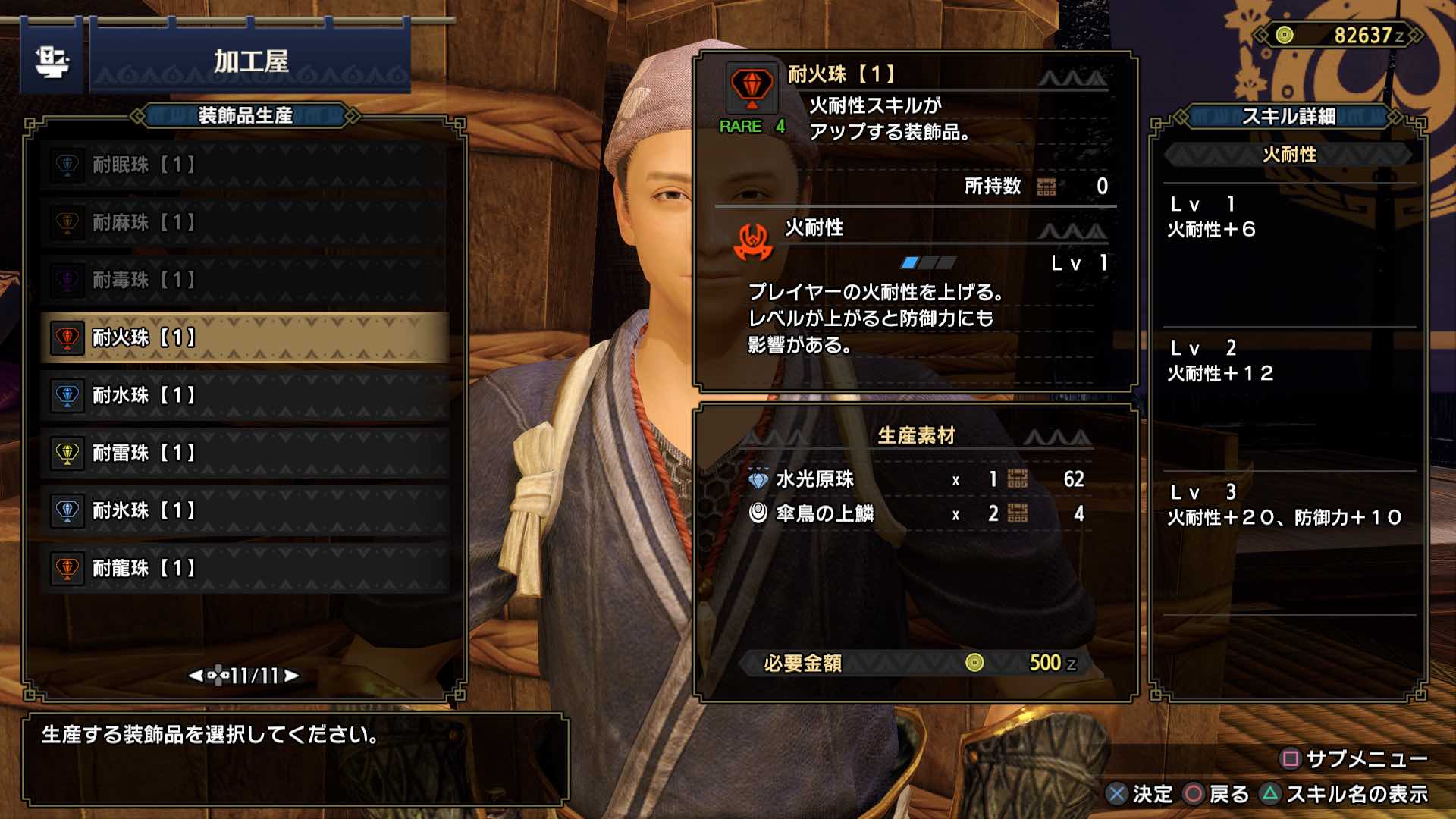Click the 耐雷珠 yellow jewel icon
Viewport: 1456px width, 819px height.
click(68, 453)
